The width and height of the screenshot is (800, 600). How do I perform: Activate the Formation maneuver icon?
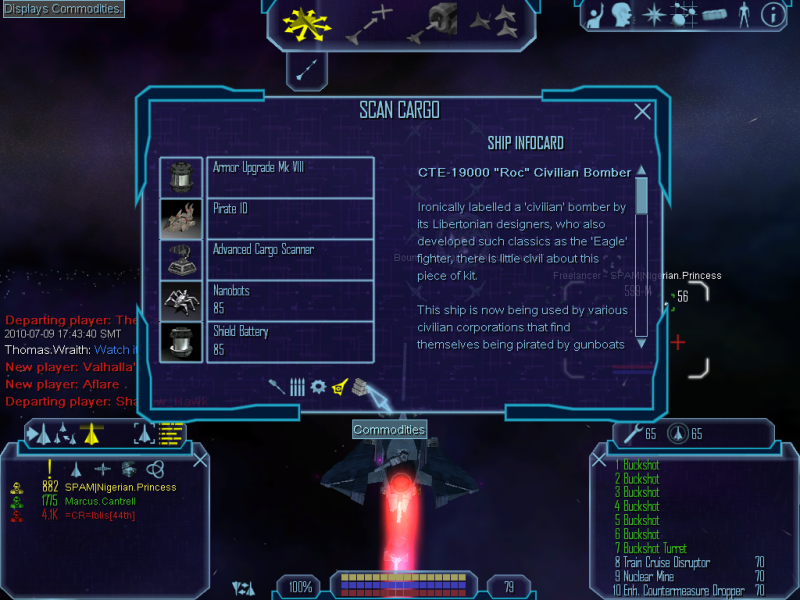pyautogui.click(x=494, y=24)
